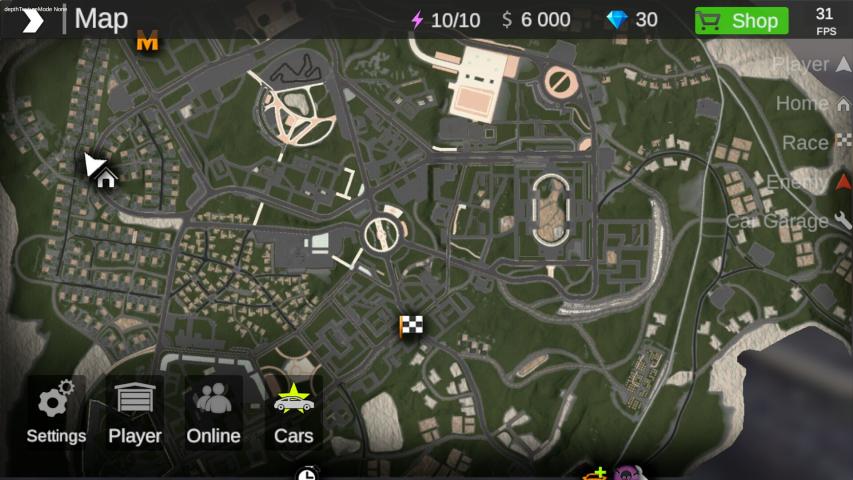Choose the Player legend entry
This screenshot has height=480, width=853.
(811, 65)
